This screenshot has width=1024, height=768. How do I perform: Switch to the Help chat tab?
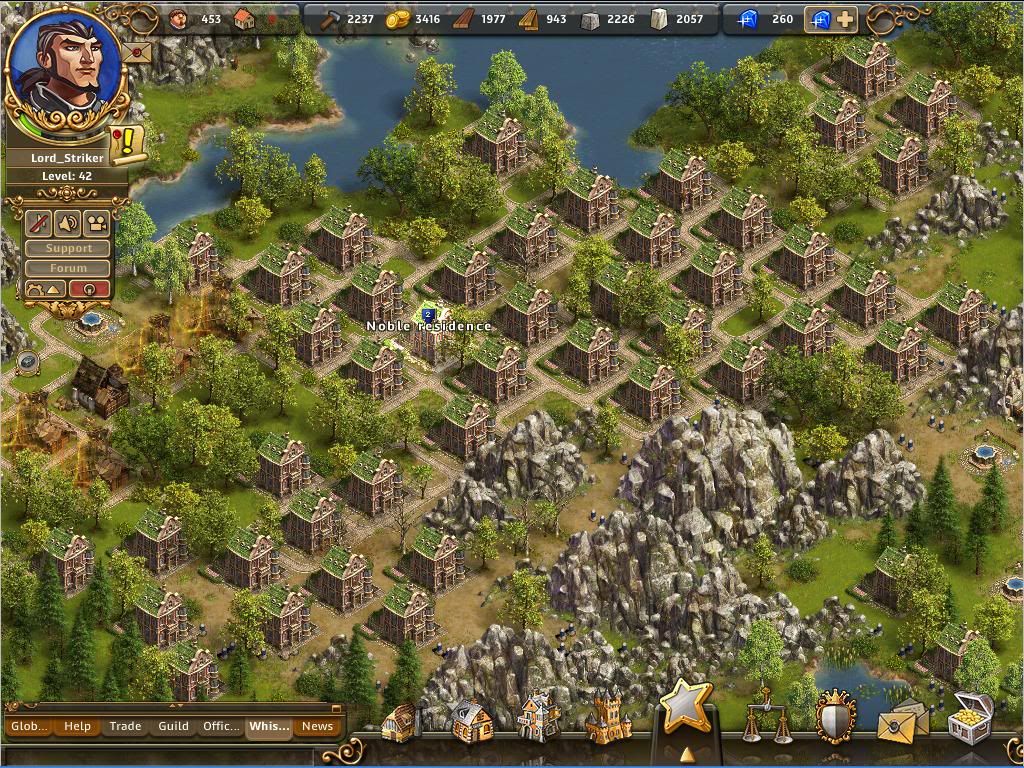pos(77,726)
